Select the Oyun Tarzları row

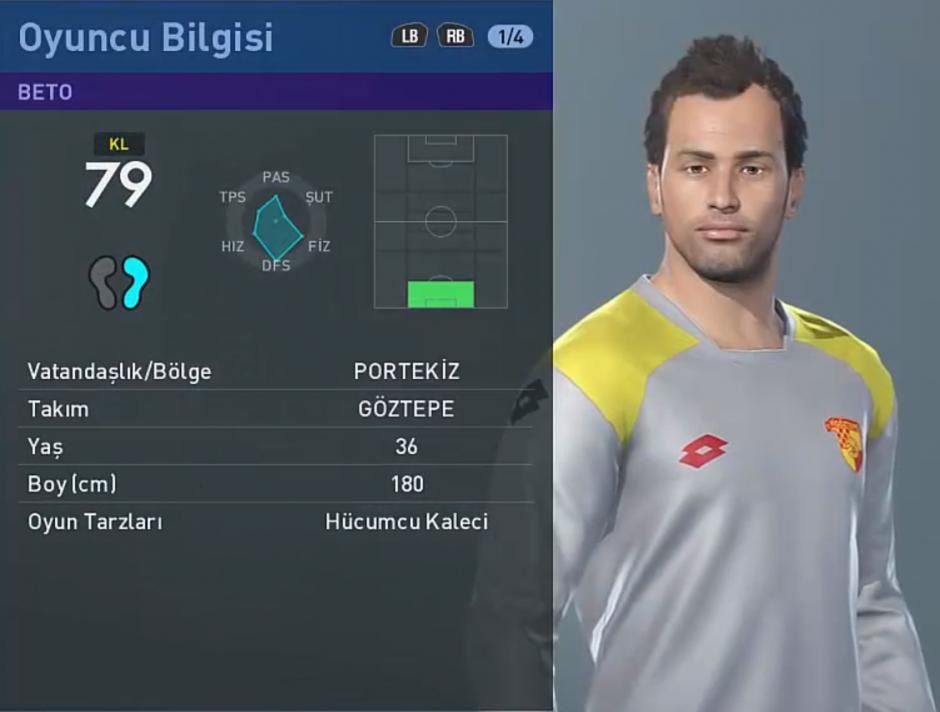(x=276, y=522)
